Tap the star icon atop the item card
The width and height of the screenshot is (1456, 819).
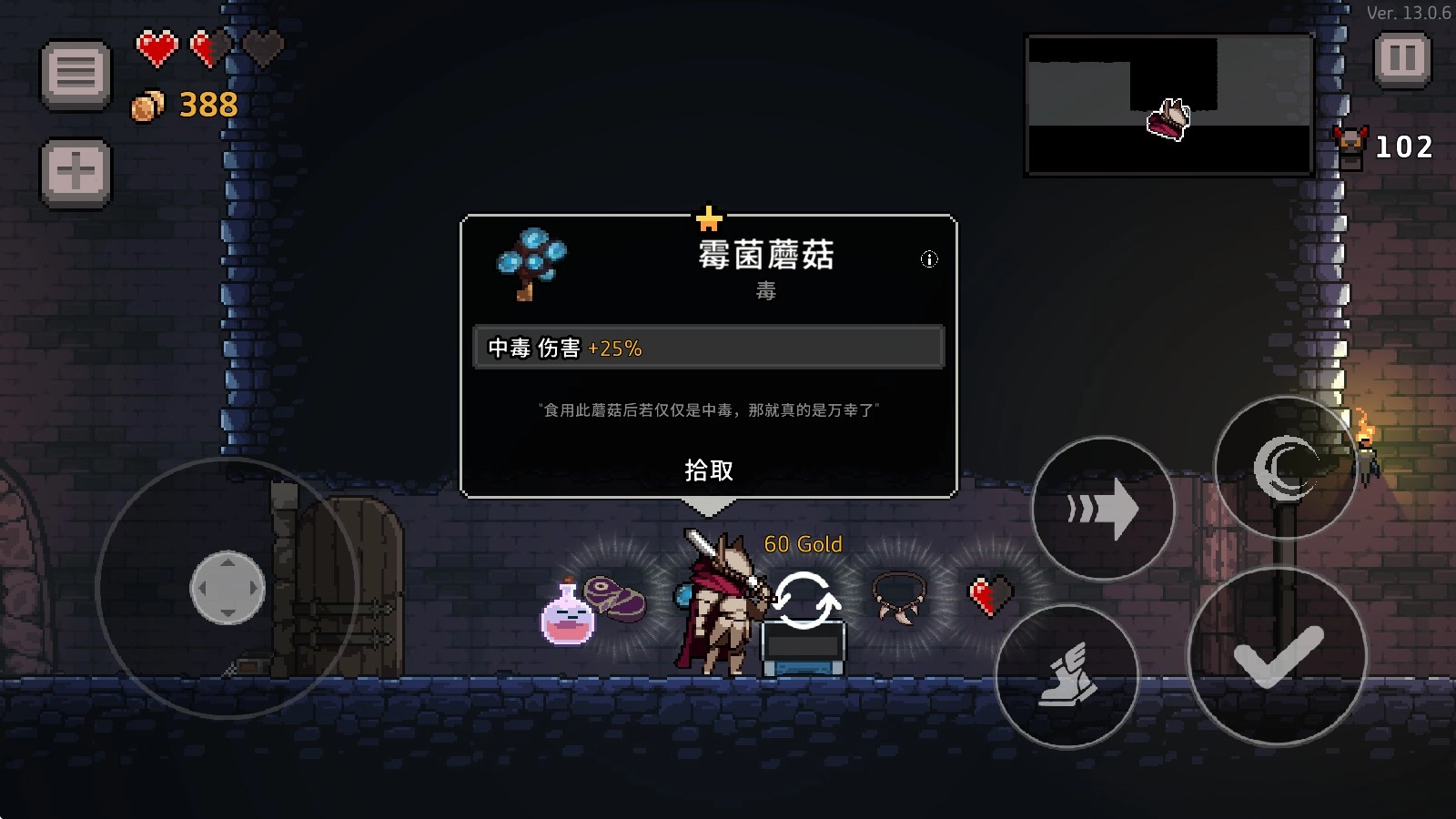[x=710, y=217]
